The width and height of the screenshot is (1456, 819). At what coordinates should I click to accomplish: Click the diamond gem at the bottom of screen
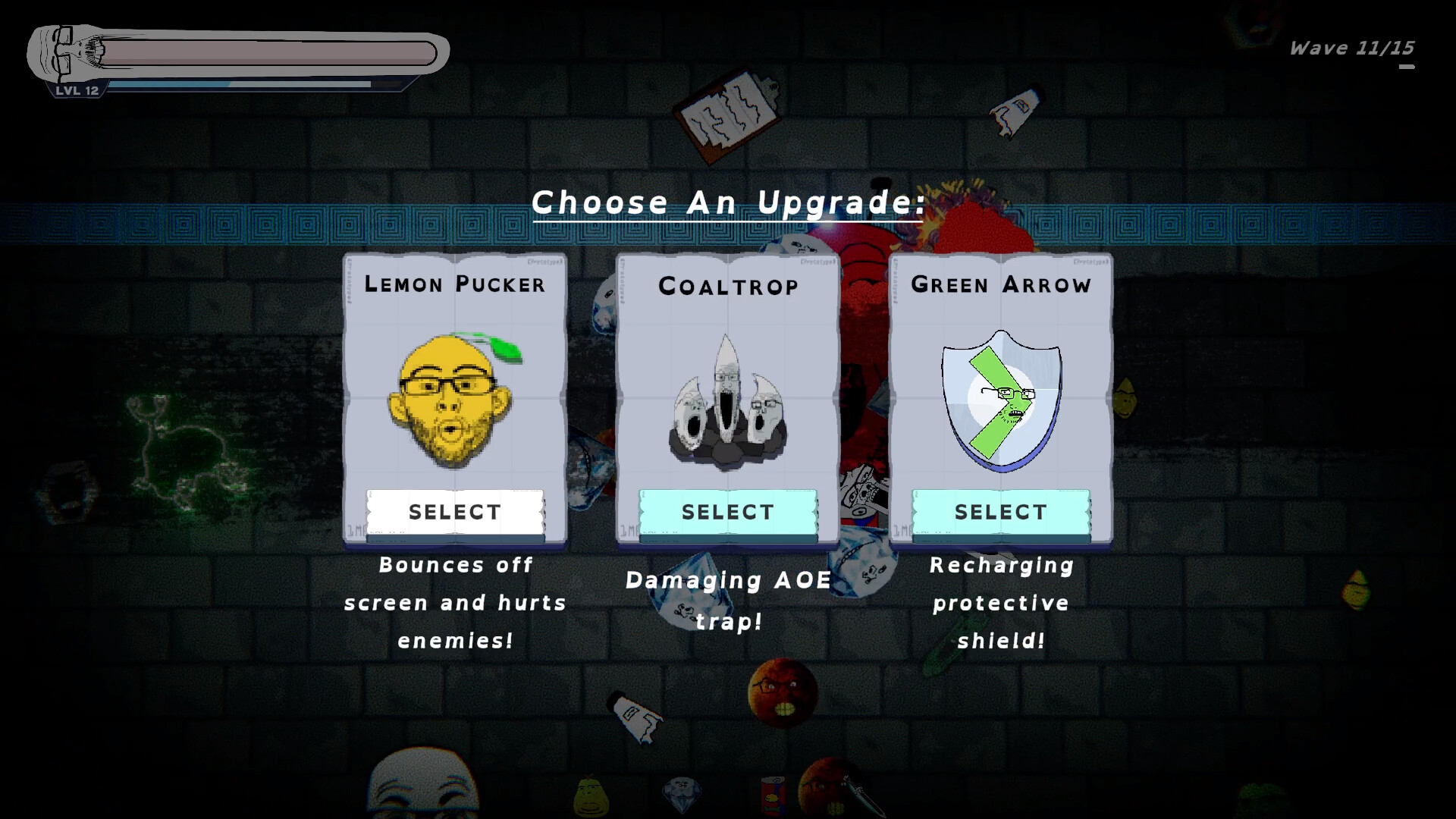click(x=681, y=794)
